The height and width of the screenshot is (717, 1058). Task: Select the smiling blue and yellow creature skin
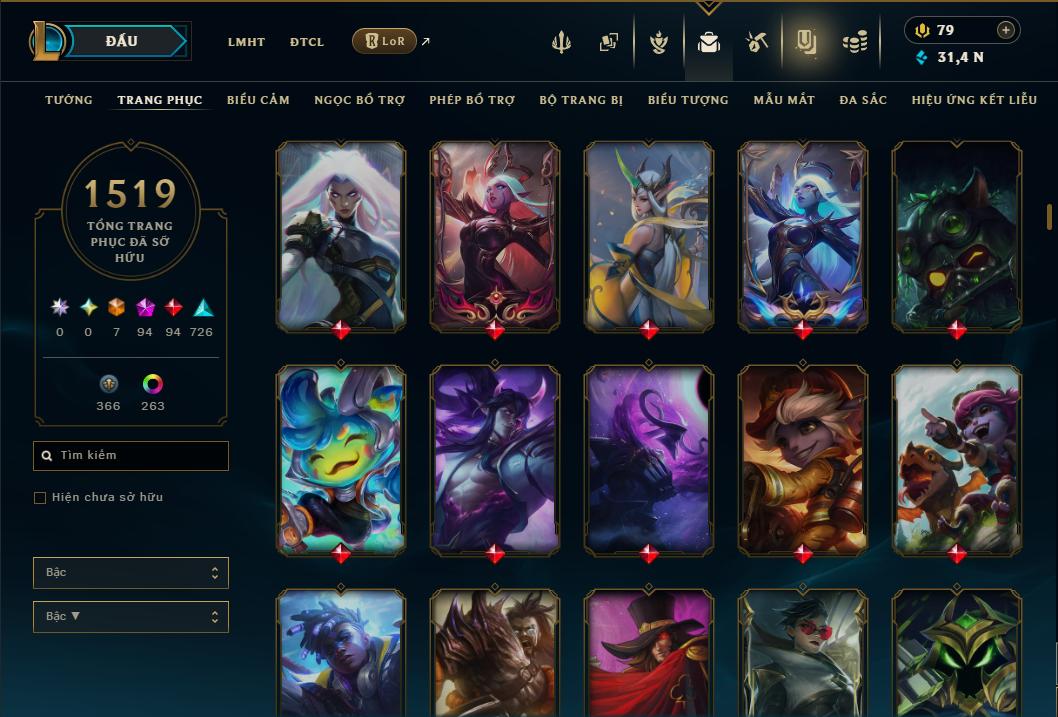(x=341, y=459)
